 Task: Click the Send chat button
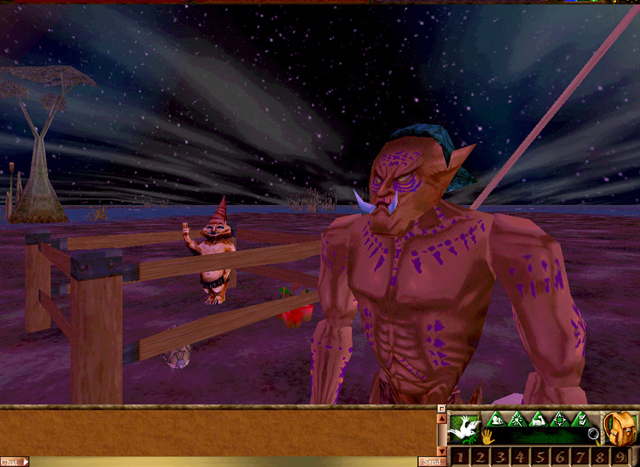pos(432,461)
